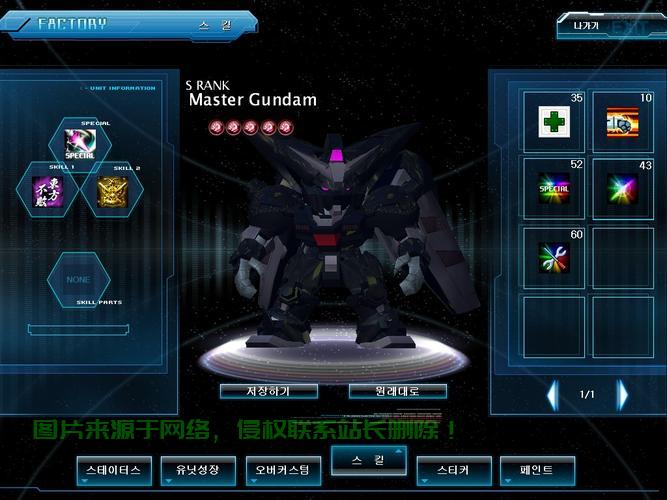The image size is (667, 500).
Task: Open the 오버커스텀 tab
Action: coord(284,469)
